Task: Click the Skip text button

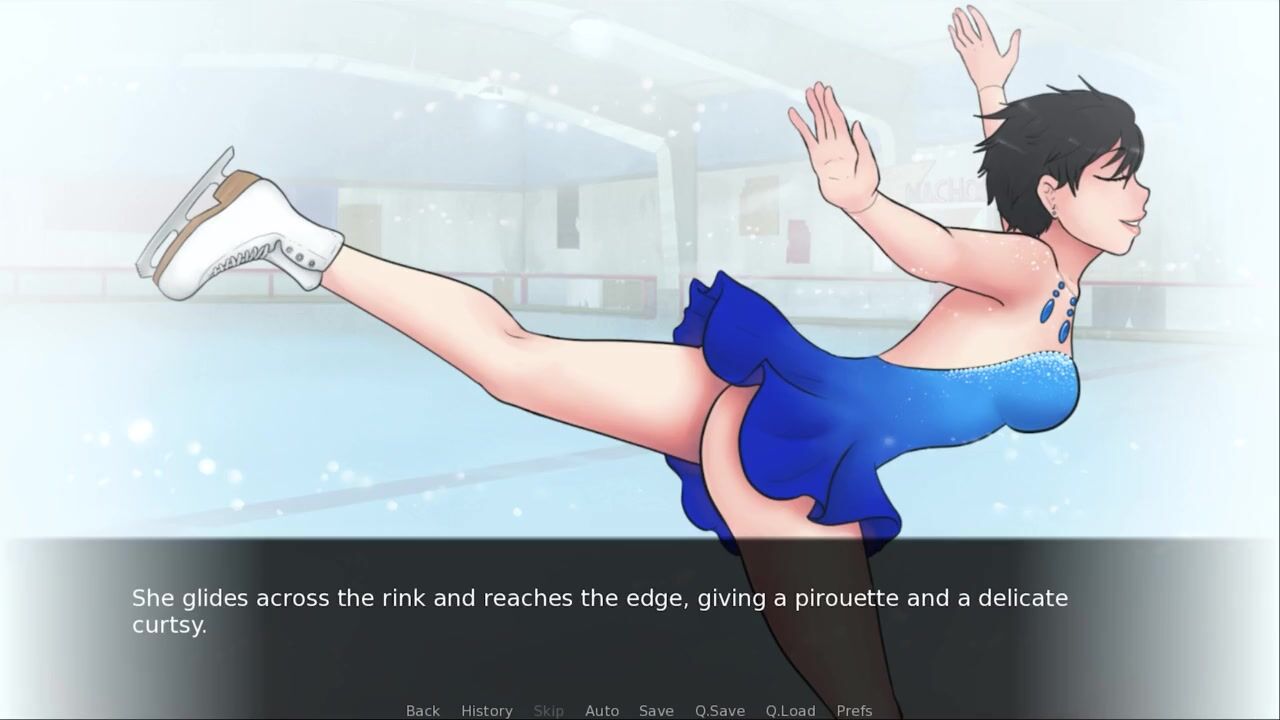Action: (x=548, y=710)
